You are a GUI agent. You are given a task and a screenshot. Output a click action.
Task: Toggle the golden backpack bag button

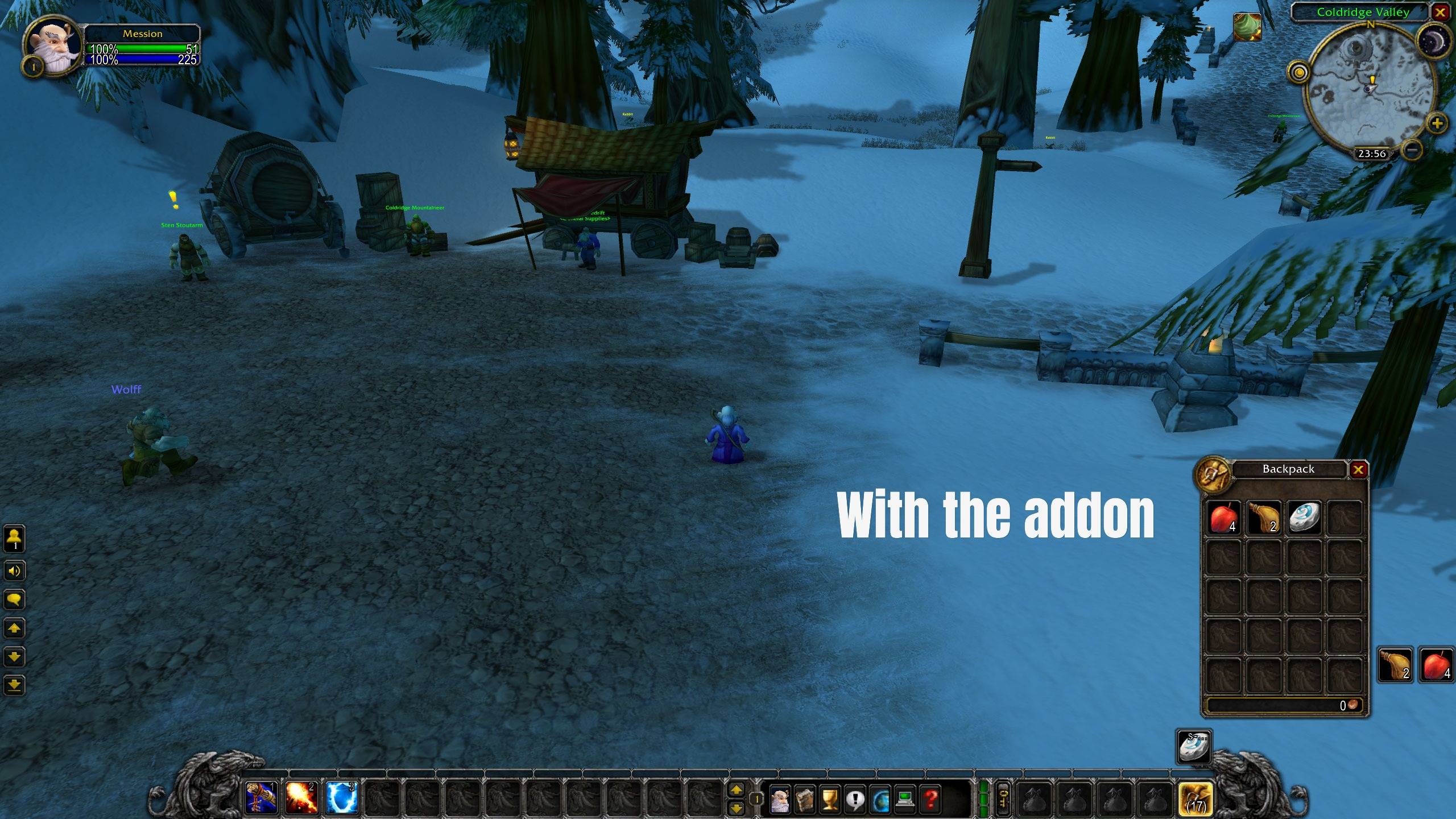point(1196,799)
